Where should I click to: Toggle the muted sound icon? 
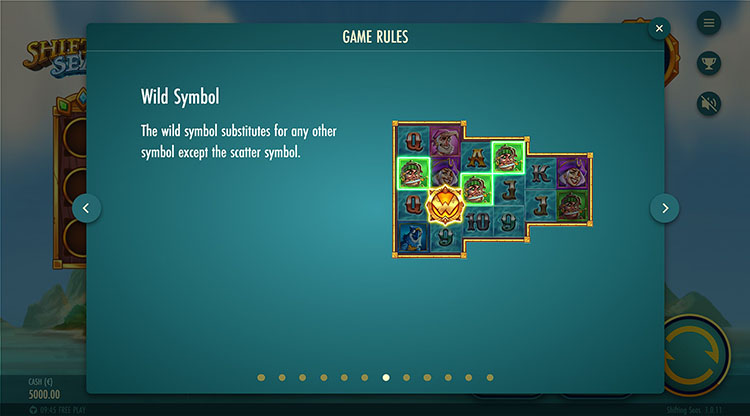click(x=709, y=102)
